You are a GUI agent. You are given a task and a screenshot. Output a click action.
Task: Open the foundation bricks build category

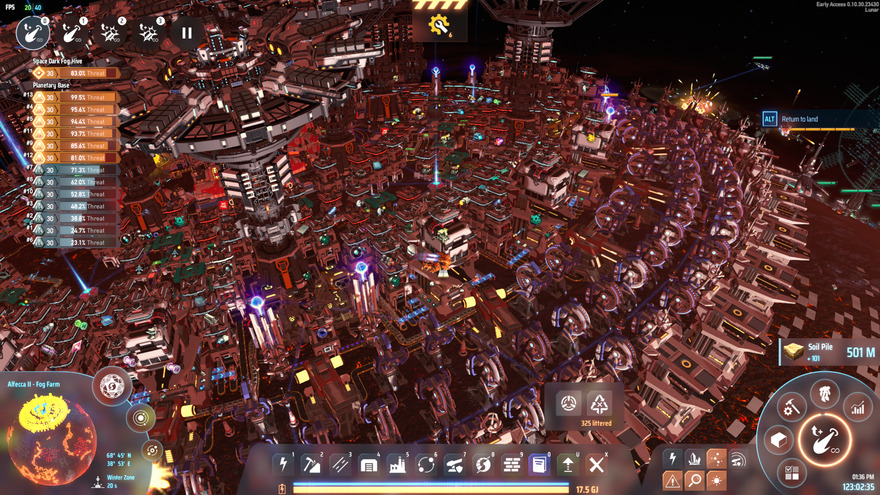pyautogui.click(x=511, y=464)
